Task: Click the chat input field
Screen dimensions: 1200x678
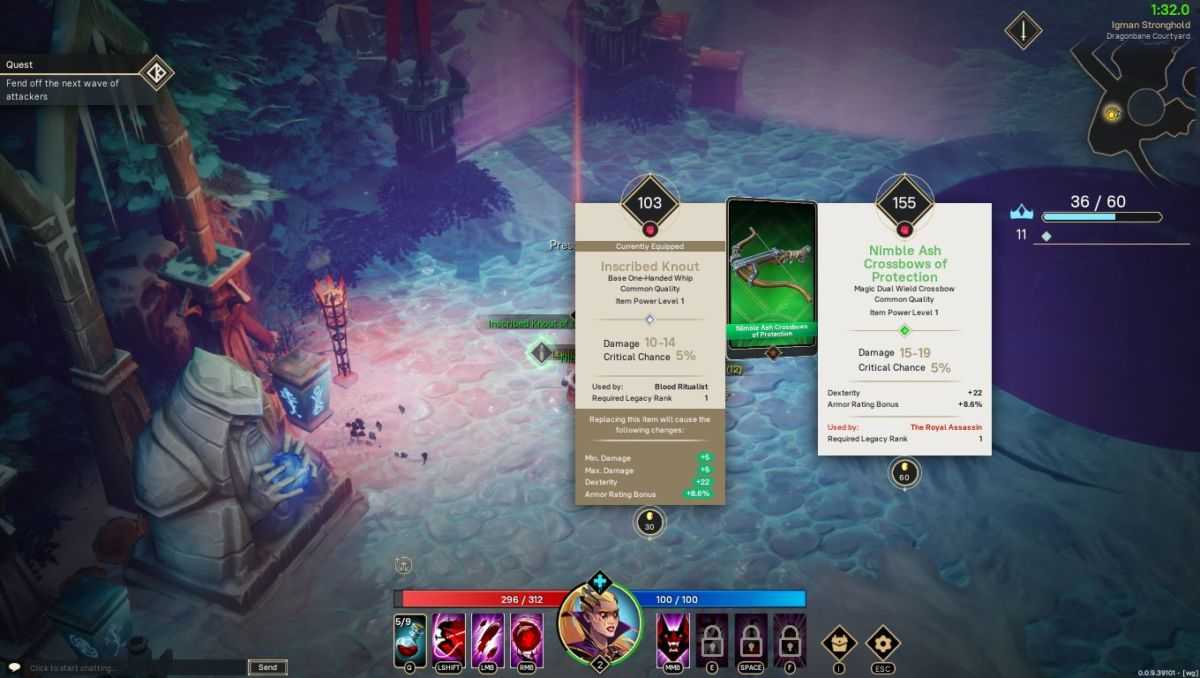Action: click(135, 667)
